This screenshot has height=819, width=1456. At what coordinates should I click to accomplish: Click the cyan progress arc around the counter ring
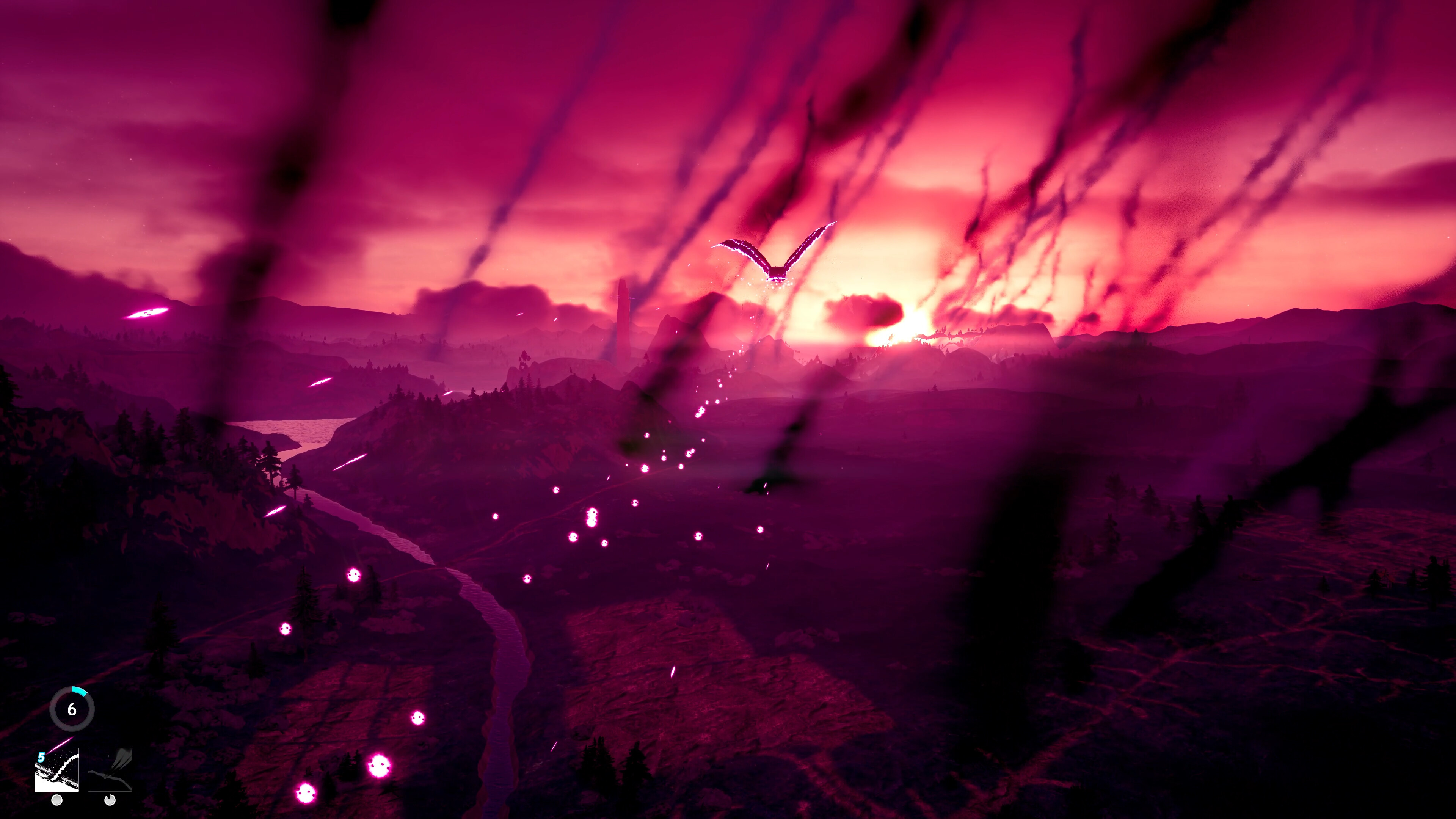(x=80, y=691)
